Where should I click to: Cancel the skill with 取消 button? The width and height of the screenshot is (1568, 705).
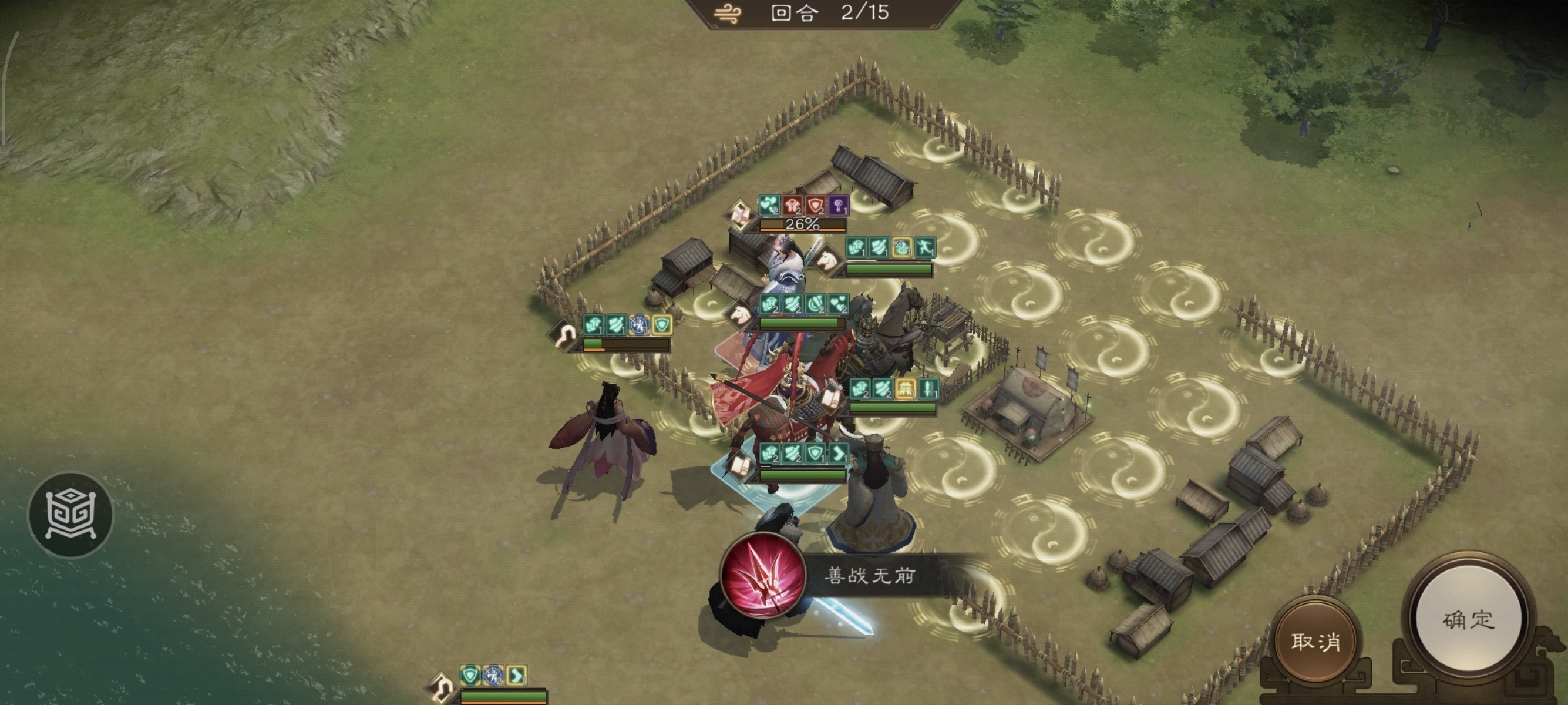[1315, 641]
